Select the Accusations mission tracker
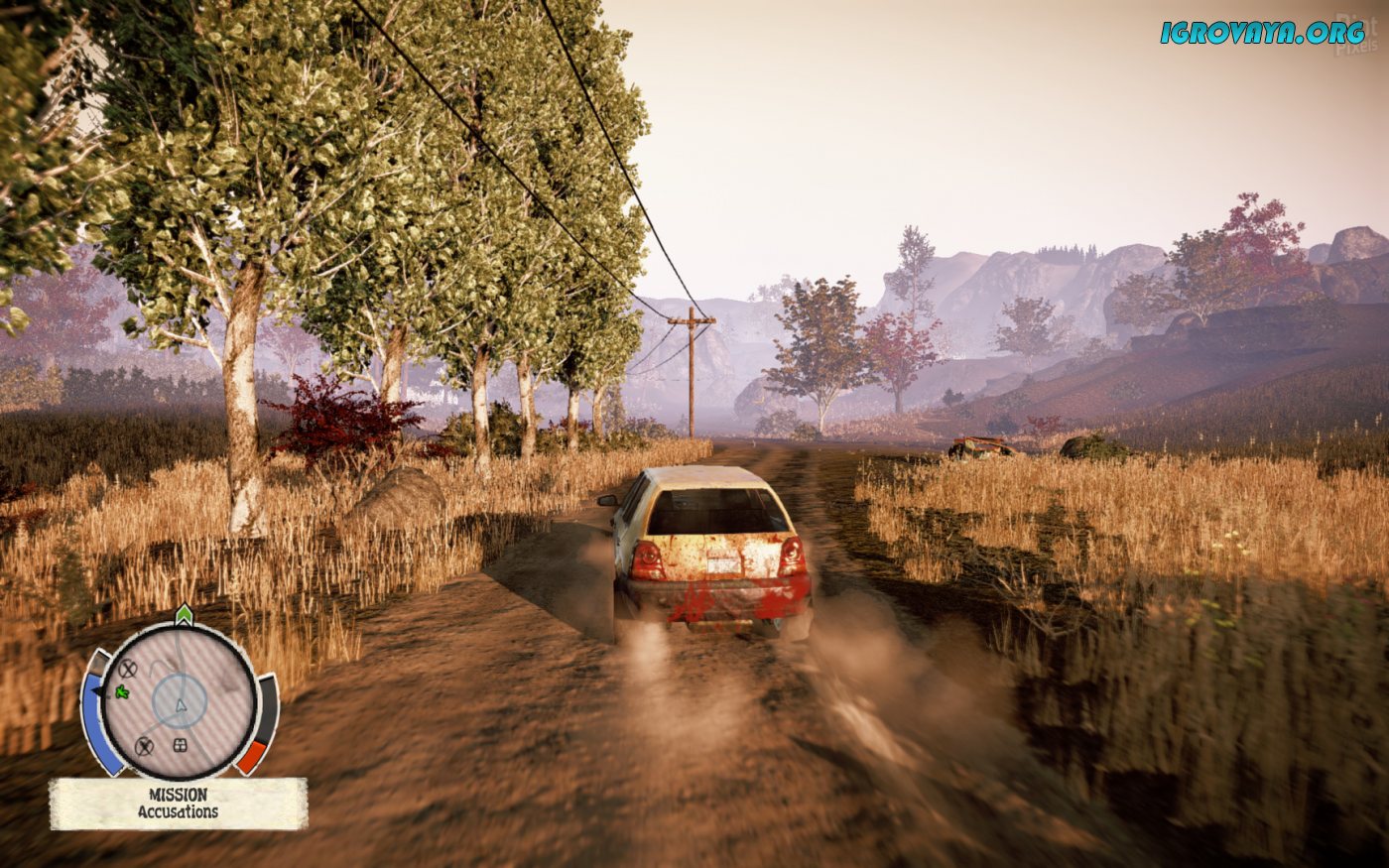The width and height of the screenshot is (1389, 868). click(x=179, y=804)
